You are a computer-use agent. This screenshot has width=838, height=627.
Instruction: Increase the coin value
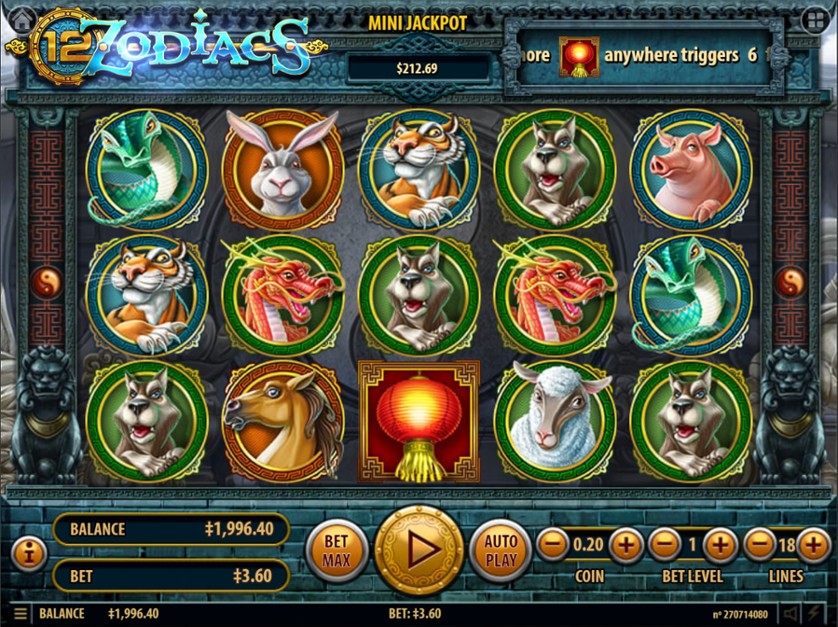click(x=625, y=545)
